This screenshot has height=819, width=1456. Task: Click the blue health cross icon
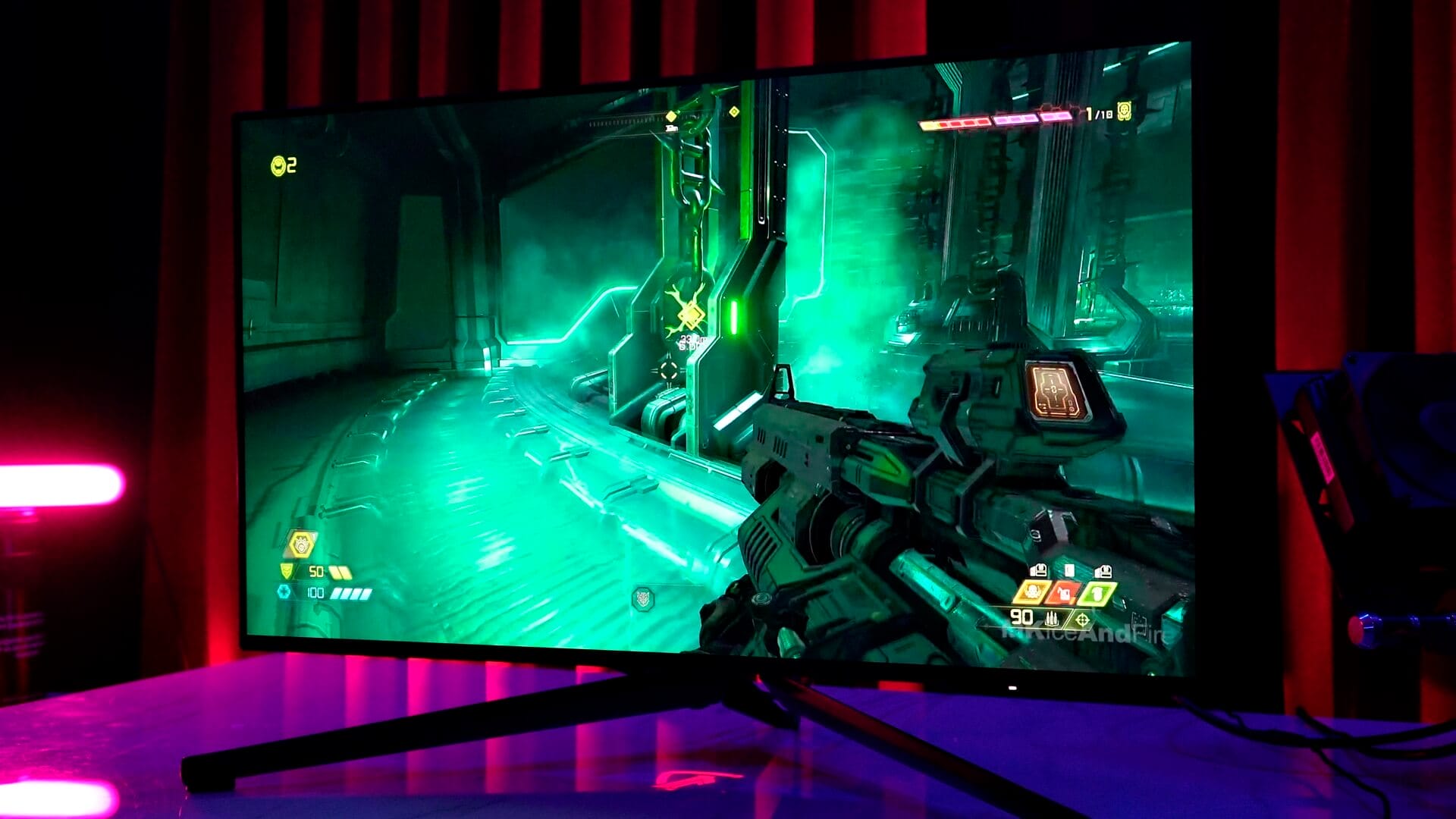(x=284, y=592)
